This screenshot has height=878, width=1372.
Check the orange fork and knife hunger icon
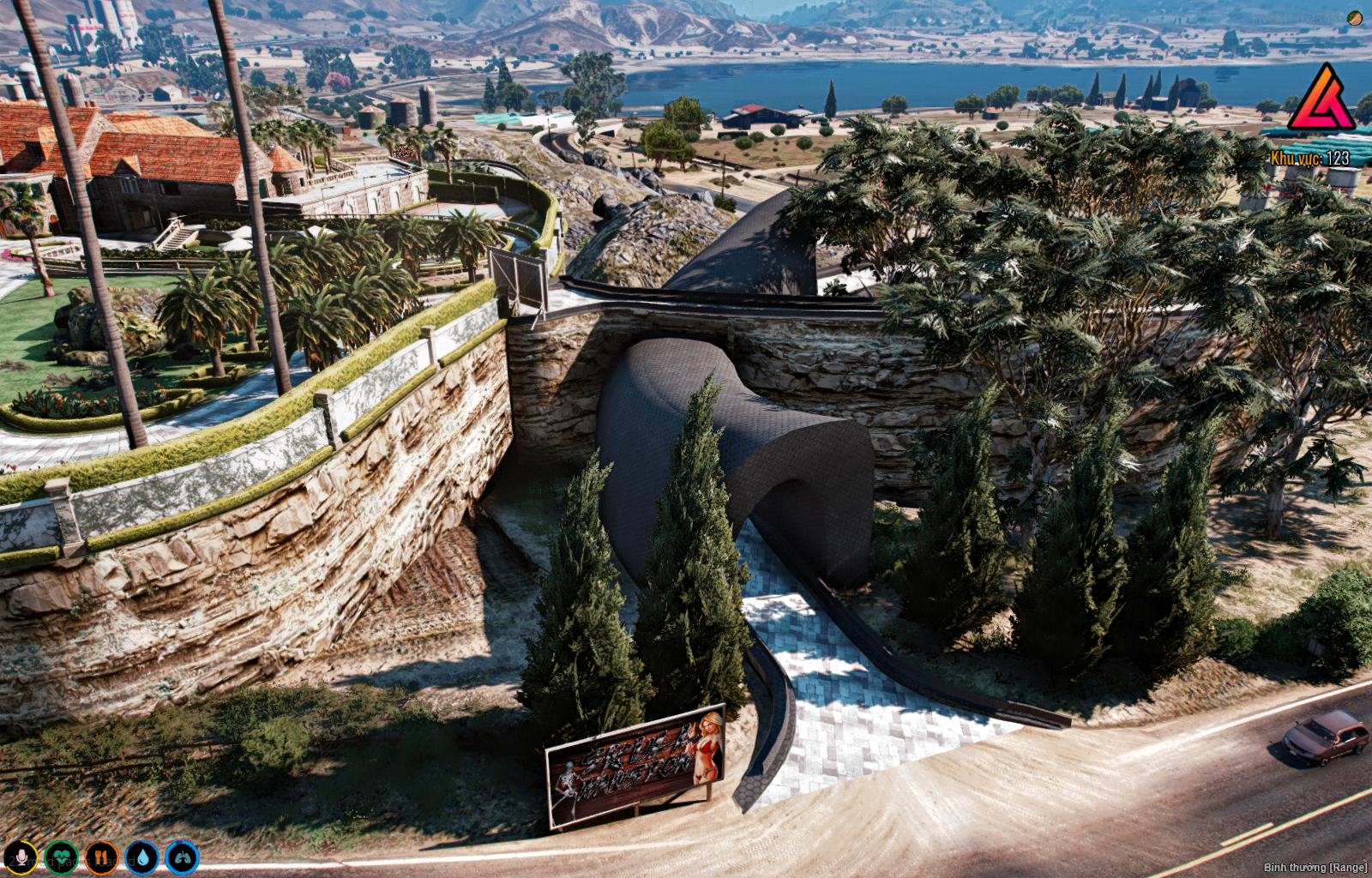point(101,857)
